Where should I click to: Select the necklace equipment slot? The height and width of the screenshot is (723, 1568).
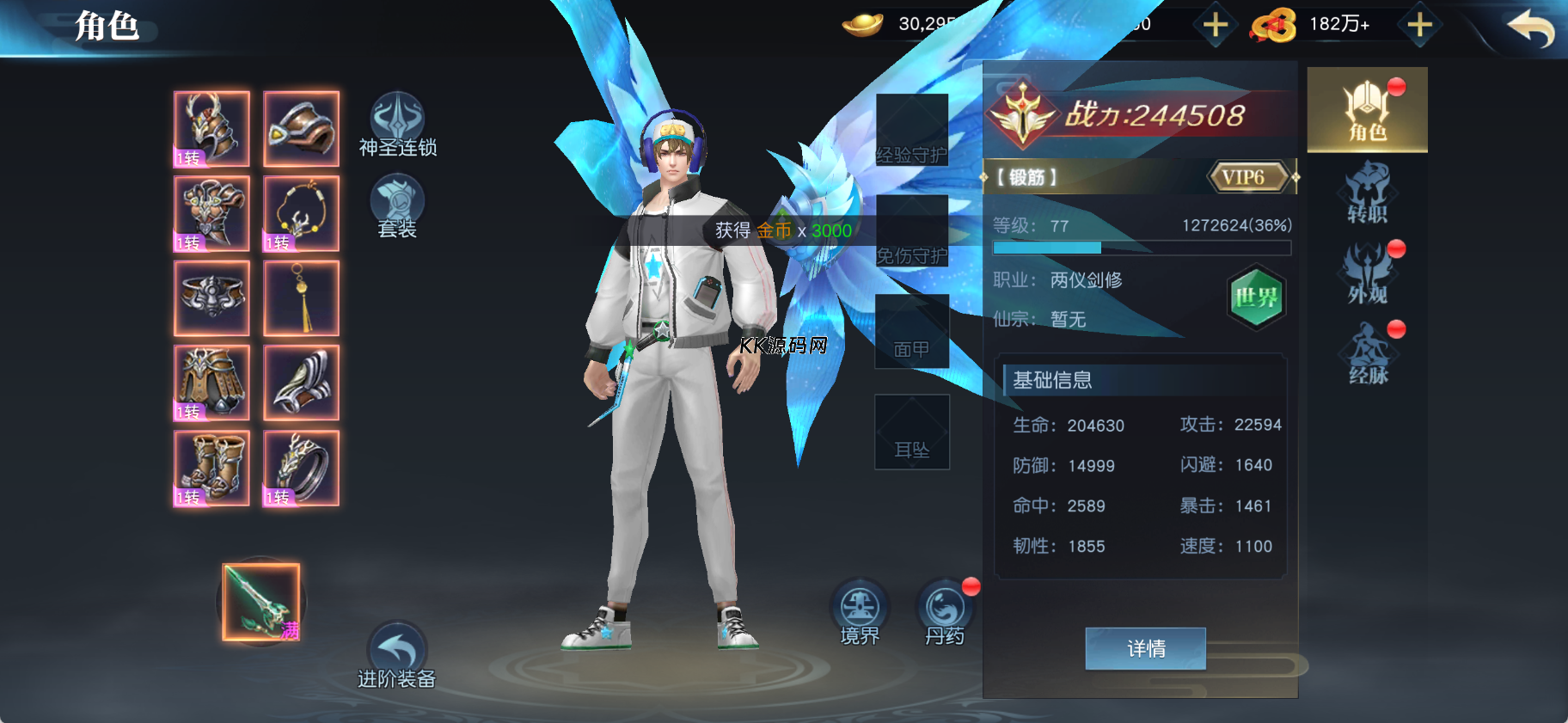click(301, 214)
